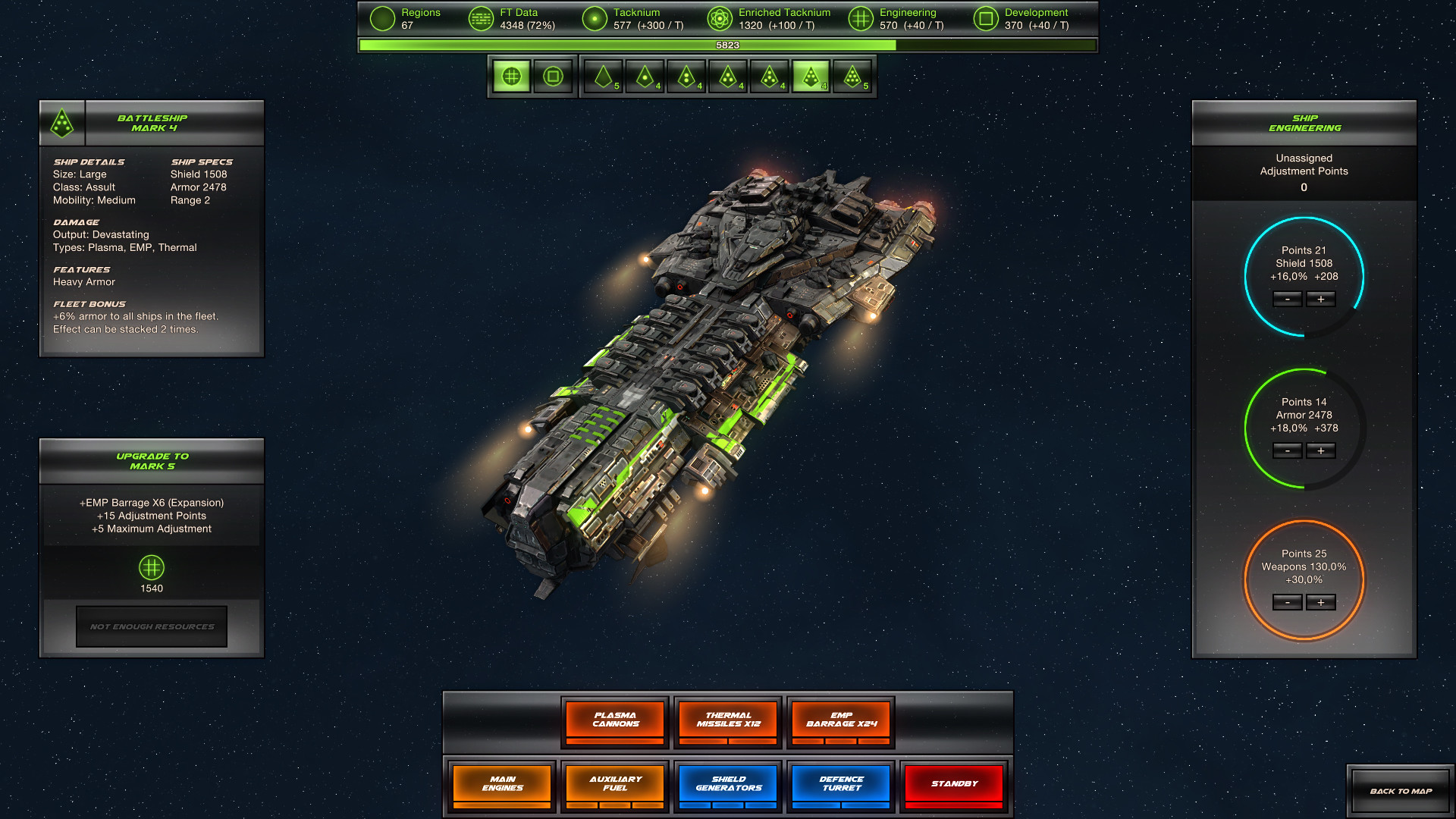Activate the Defence Turret system
The width and height of the screenshot is (1456, 819).
pyautogui.click(x=840, y=783)
